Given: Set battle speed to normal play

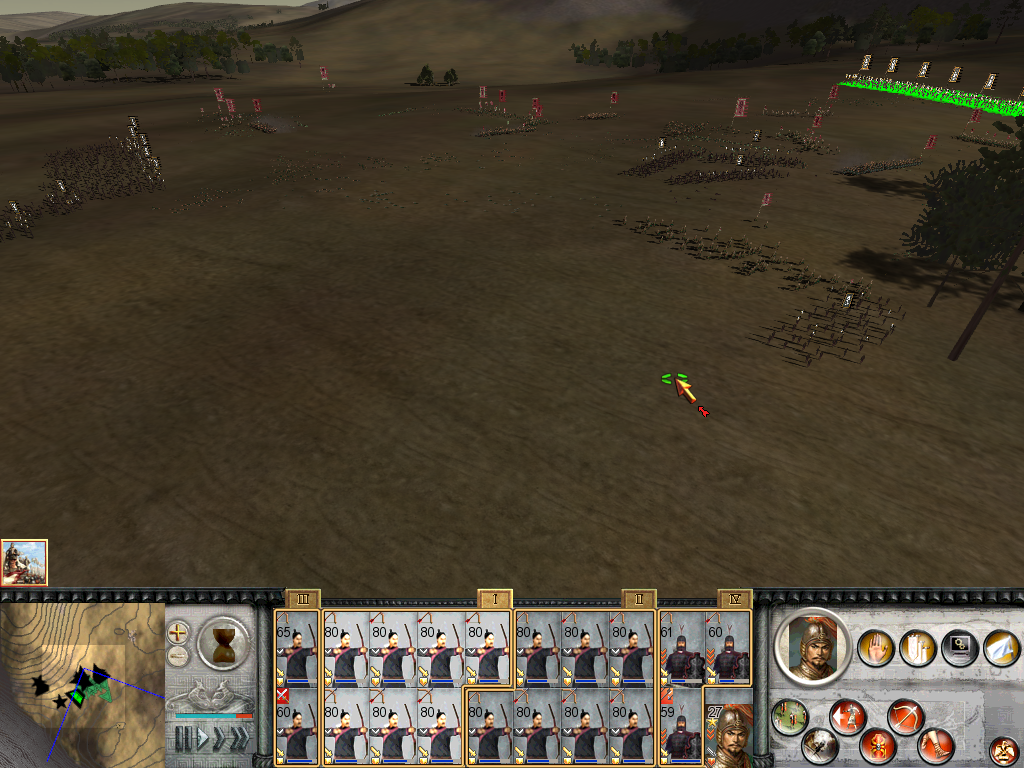Looking at the screenshot, I should (203, 739).
